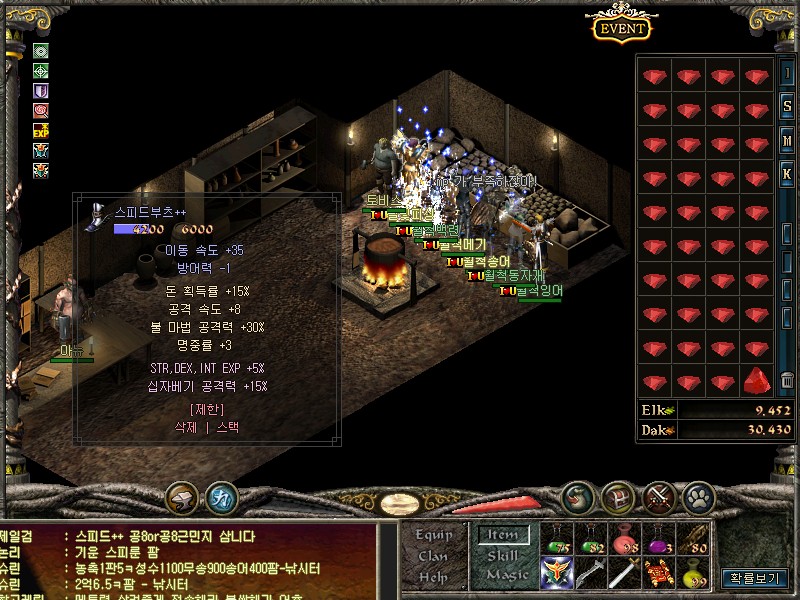Open the Clan menu

click(433, 556)
